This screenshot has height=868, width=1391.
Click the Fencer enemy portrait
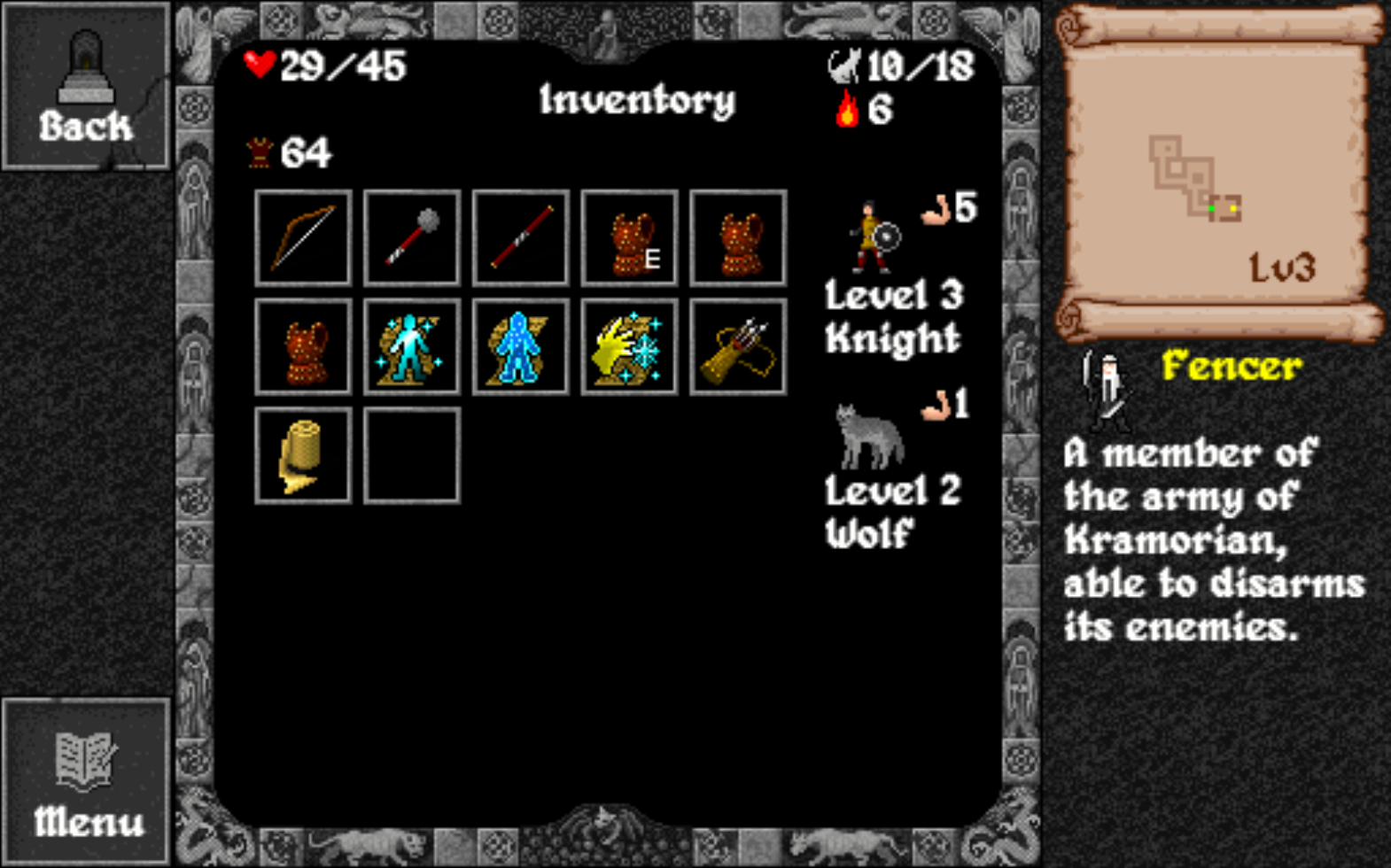(1105, 390)
